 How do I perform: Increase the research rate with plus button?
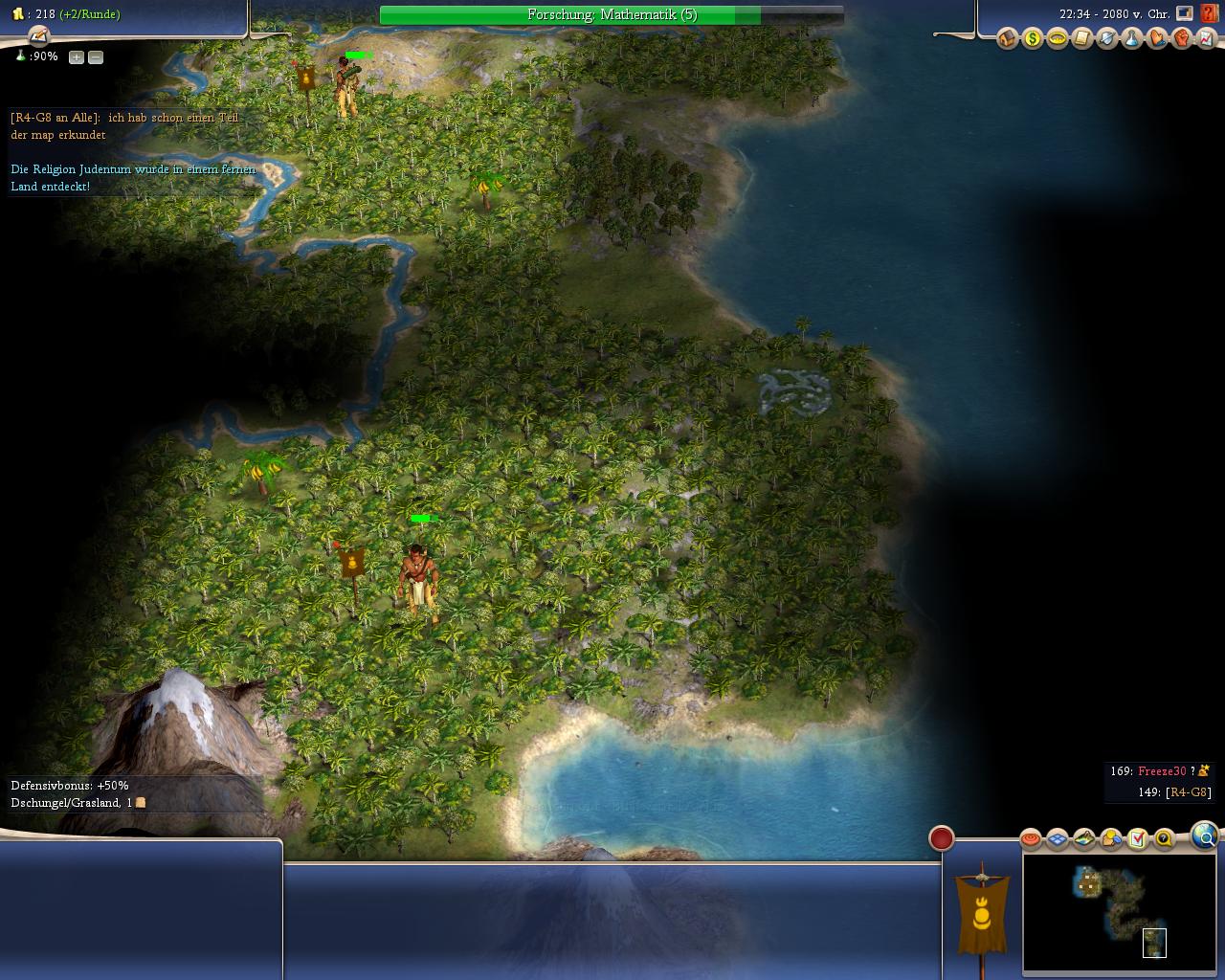[x=77, y=57]
